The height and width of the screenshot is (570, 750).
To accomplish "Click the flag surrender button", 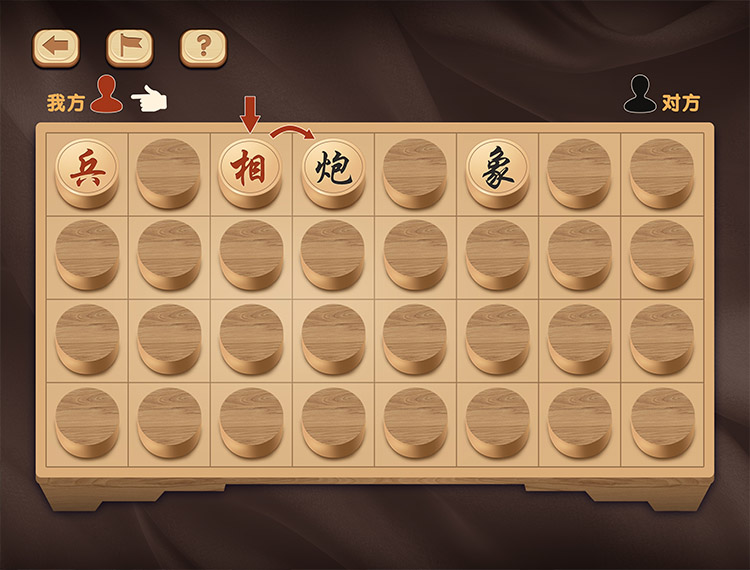I will point(129,46).
